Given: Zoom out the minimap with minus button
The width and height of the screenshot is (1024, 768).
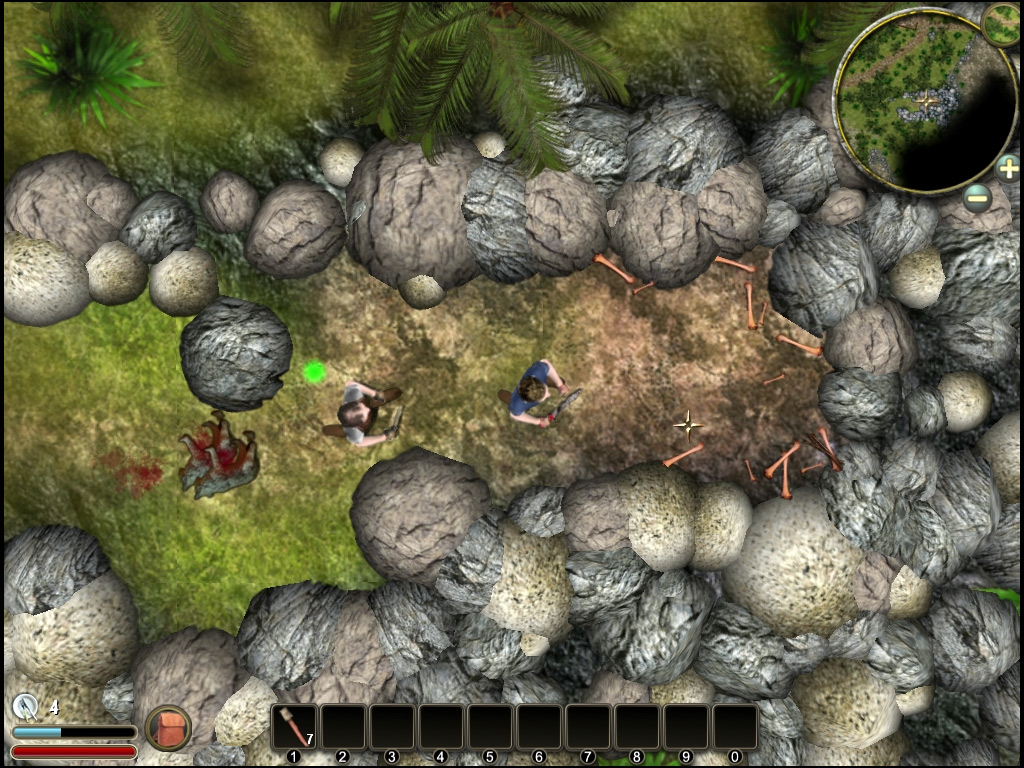Looking at the screenshot, I should coord(979,198).
